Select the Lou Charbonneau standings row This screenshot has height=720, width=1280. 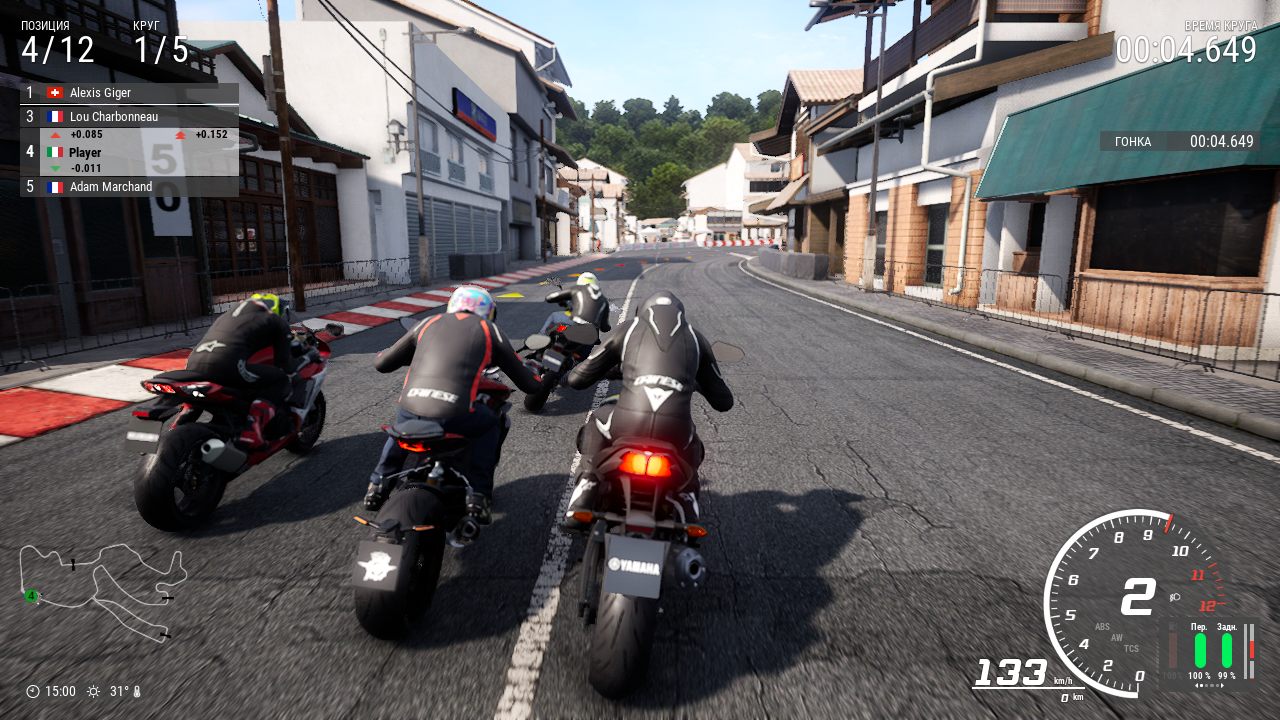pyautogui.click(x=129, y=116)
